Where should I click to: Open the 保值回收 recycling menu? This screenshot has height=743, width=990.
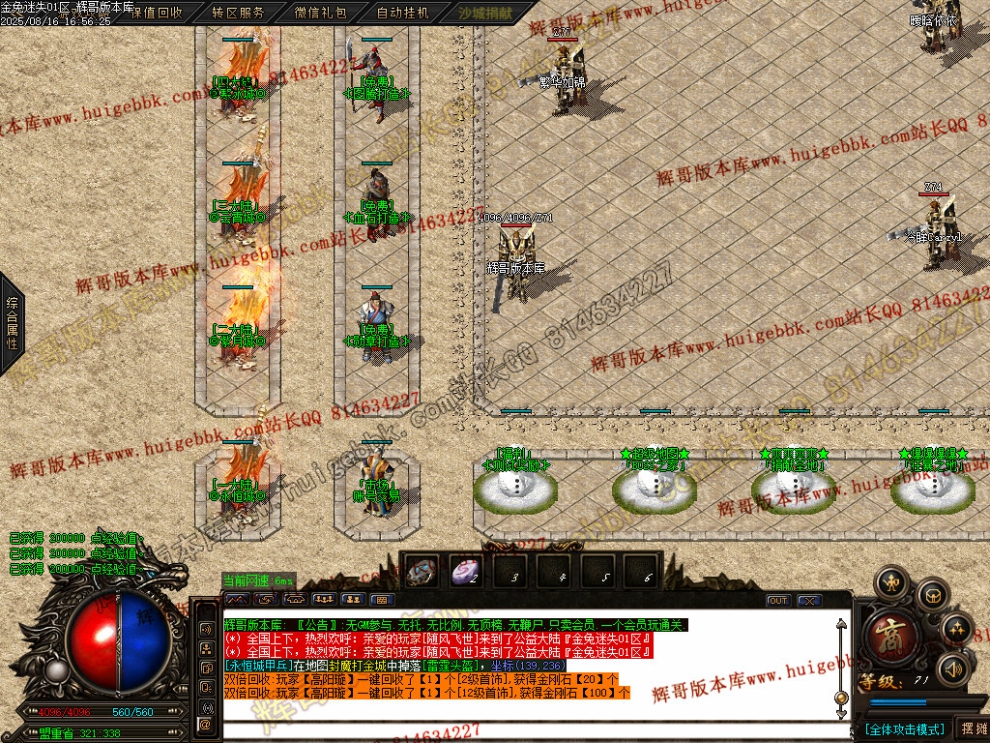(157, 13)
